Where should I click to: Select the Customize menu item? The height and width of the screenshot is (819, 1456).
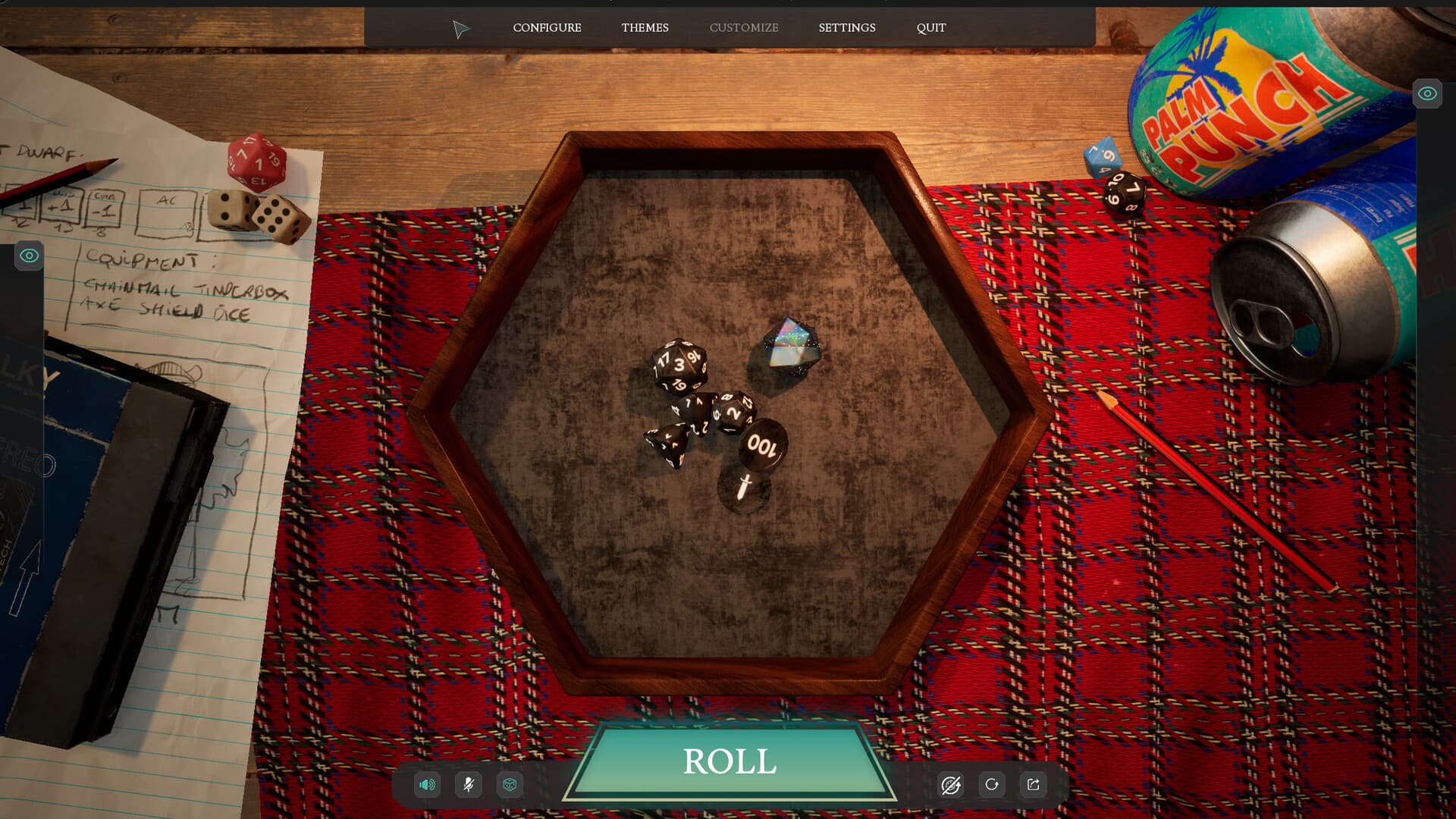tap(744, 28)
